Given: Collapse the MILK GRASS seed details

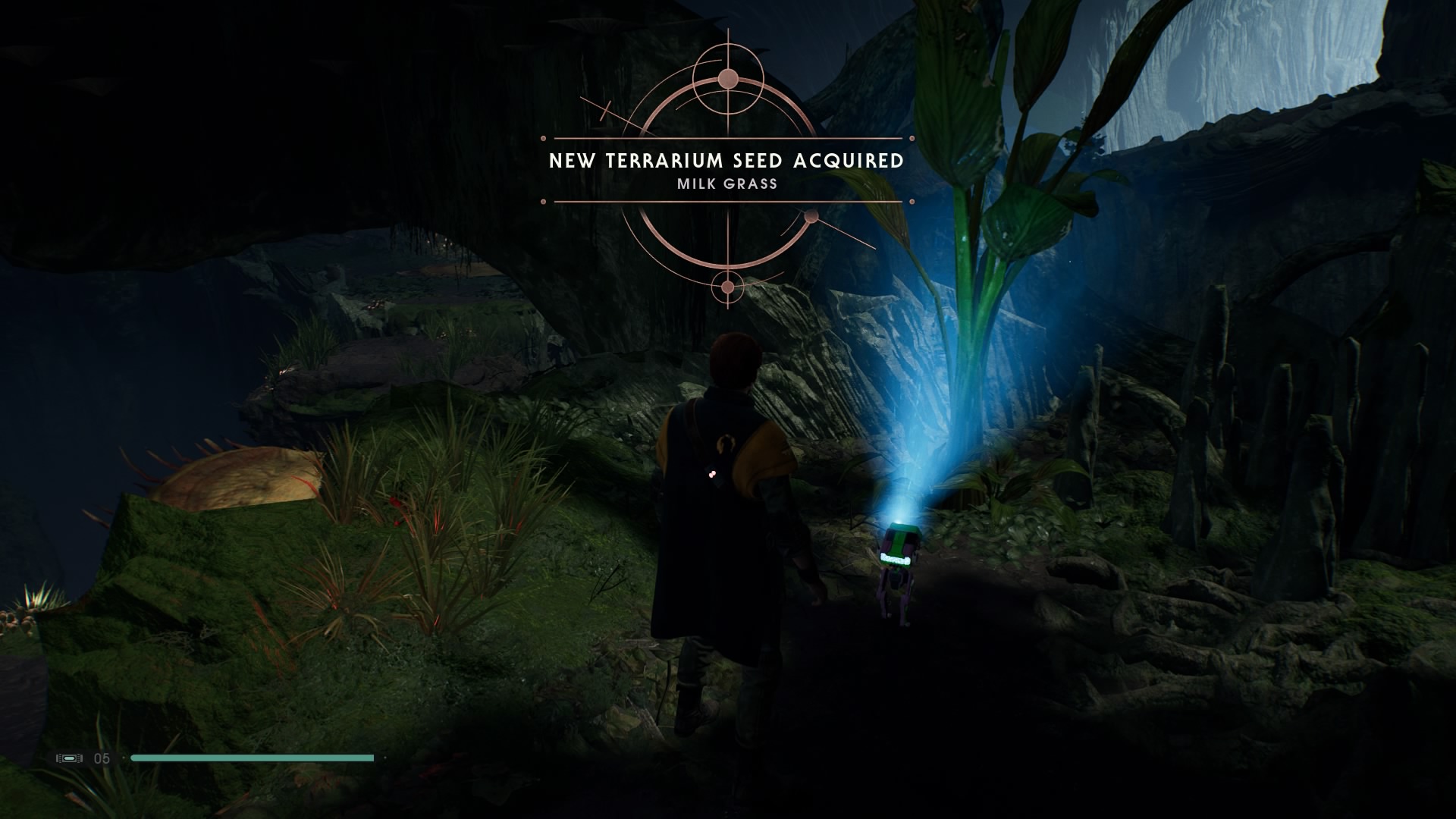Looking at the screenshot, I should coord(726,183).
